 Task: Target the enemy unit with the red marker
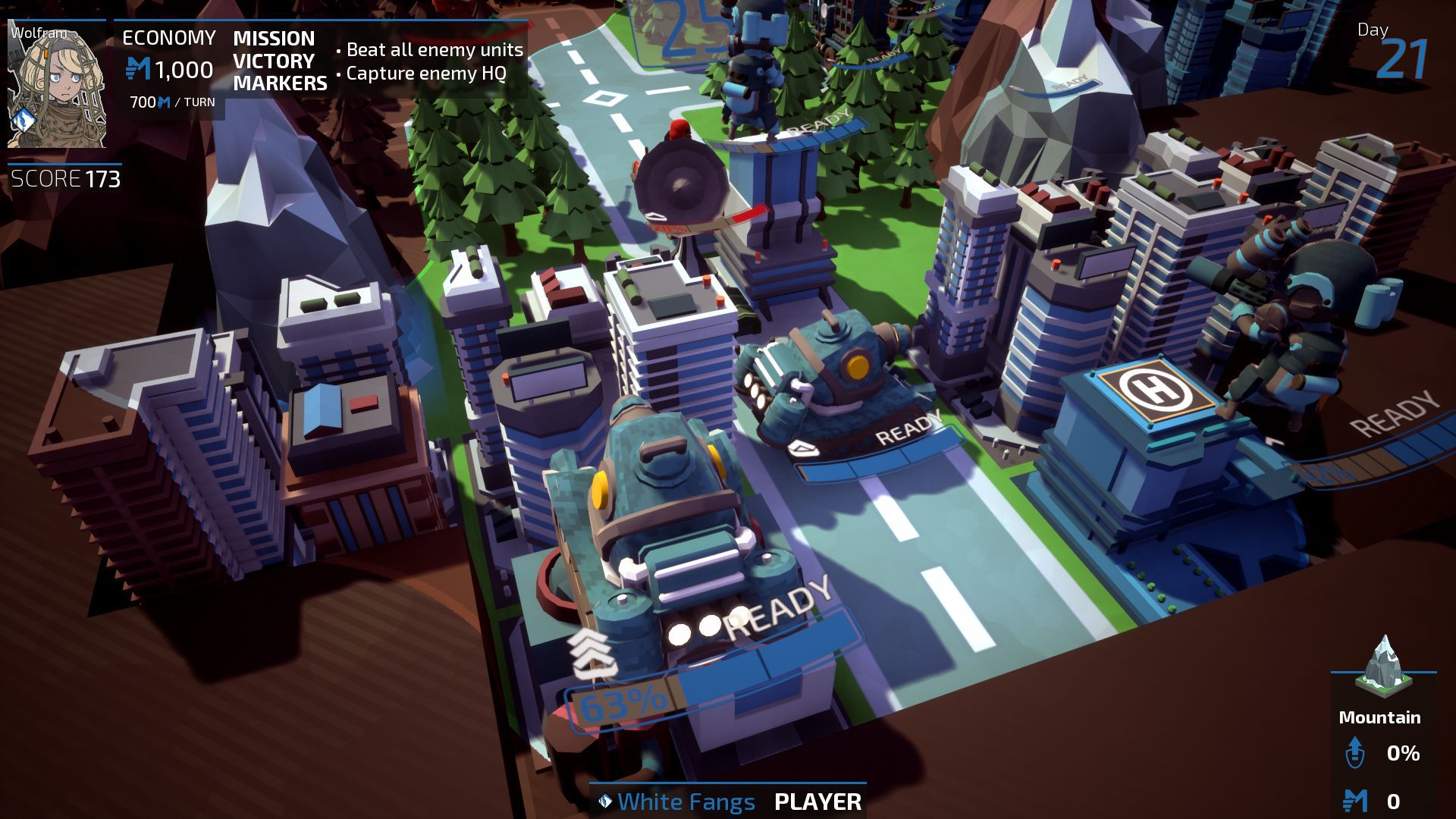[x=677, y=182]
